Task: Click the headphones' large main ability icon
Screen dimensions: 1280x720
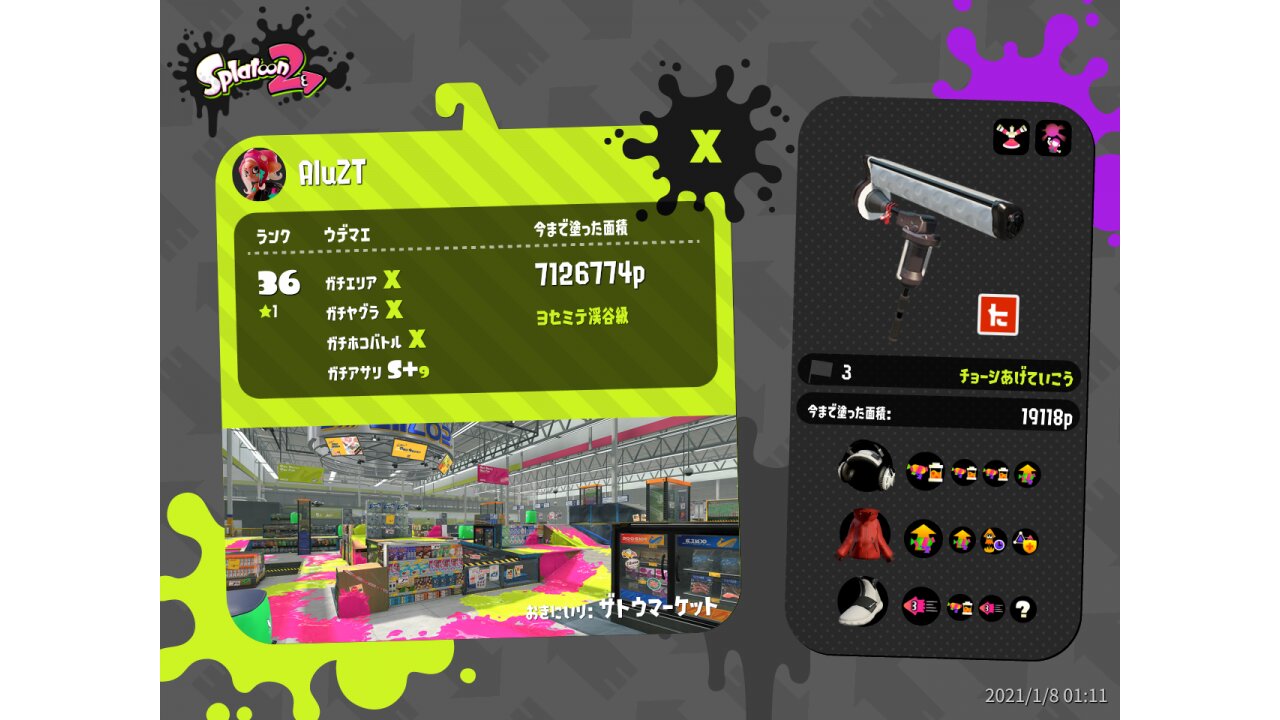Action: [925, 470]
